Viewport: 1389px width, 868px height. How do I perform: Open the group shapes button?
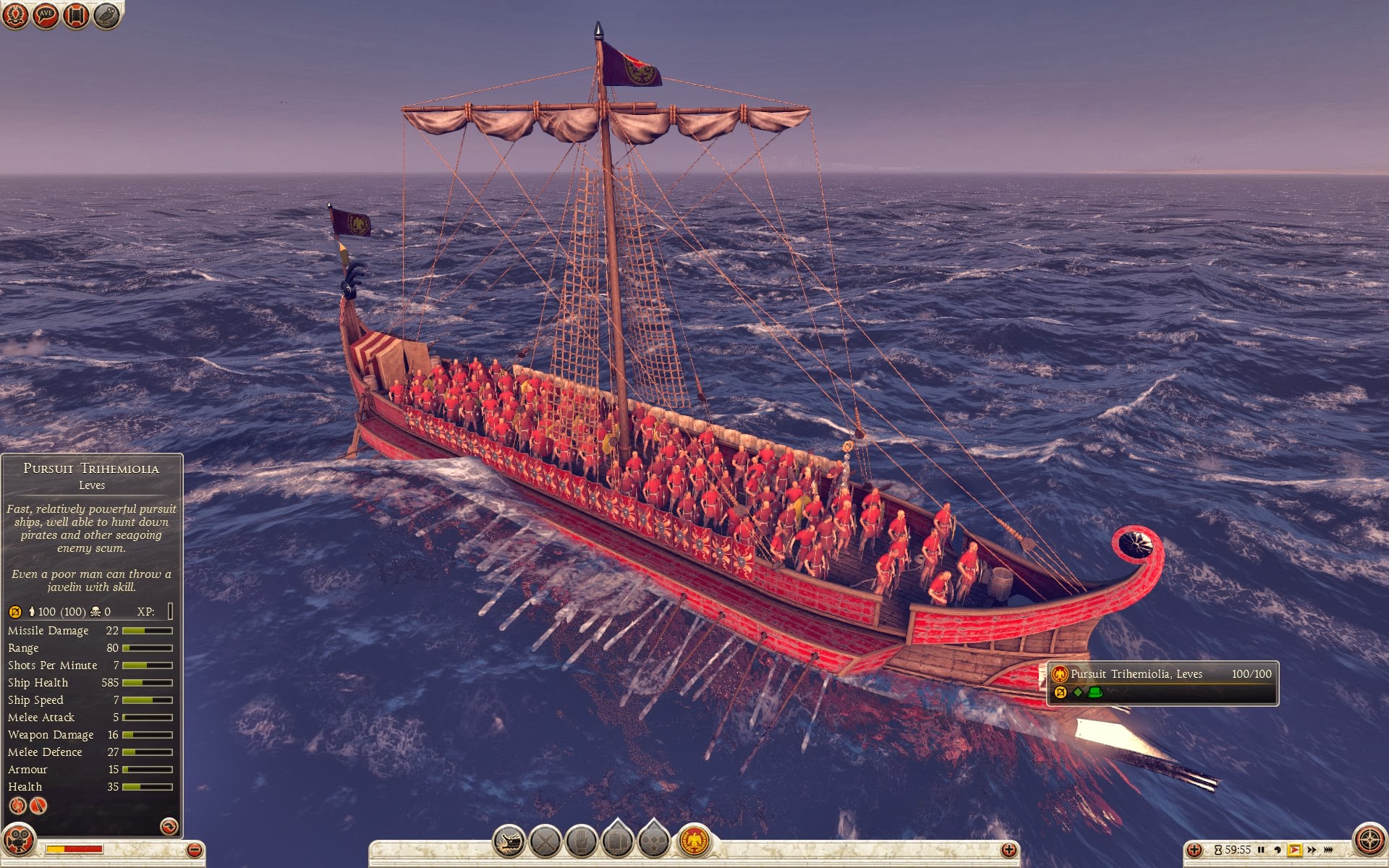click(x=654, y=840)
